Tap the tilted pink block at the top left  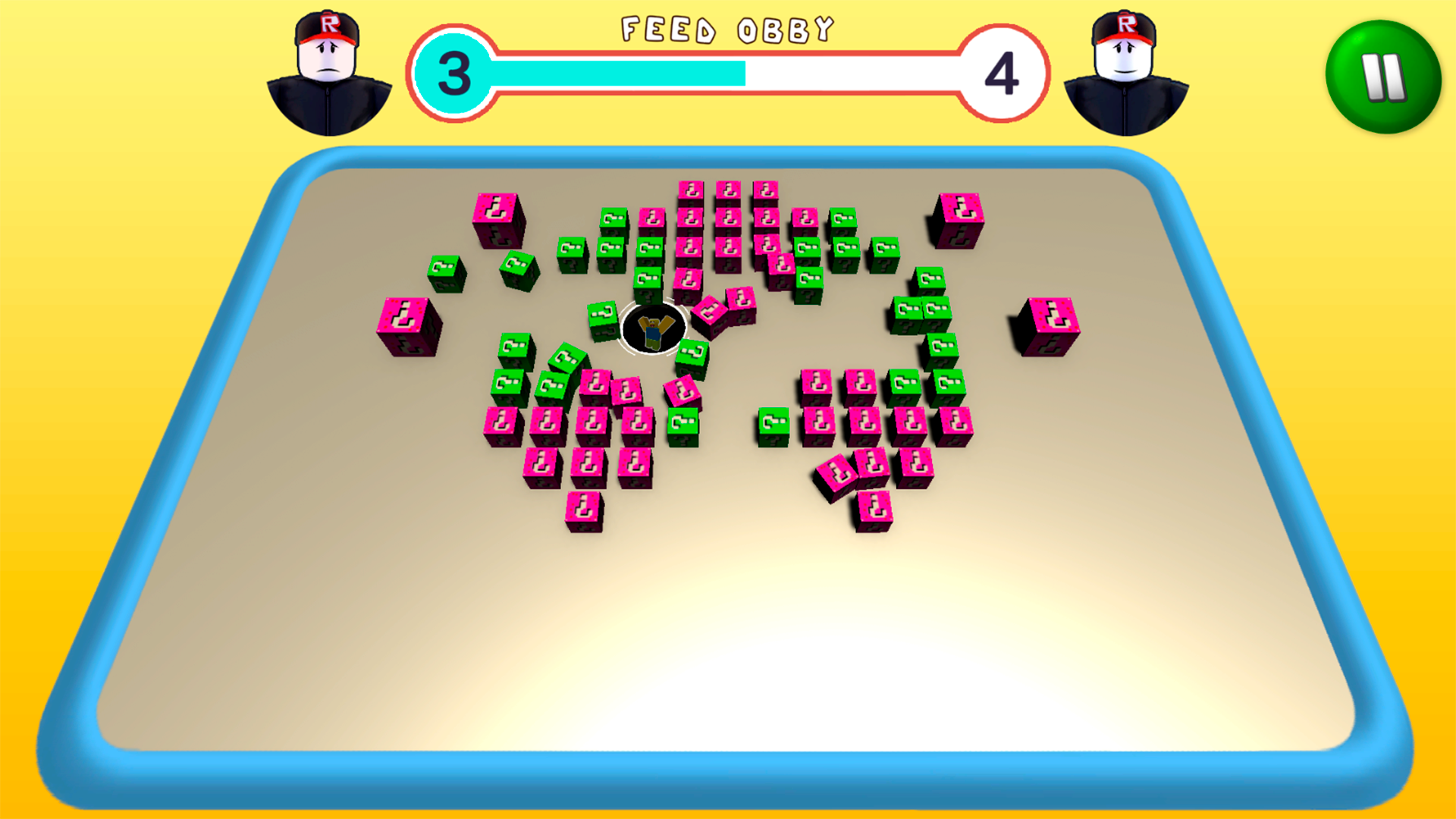point(497,220)
